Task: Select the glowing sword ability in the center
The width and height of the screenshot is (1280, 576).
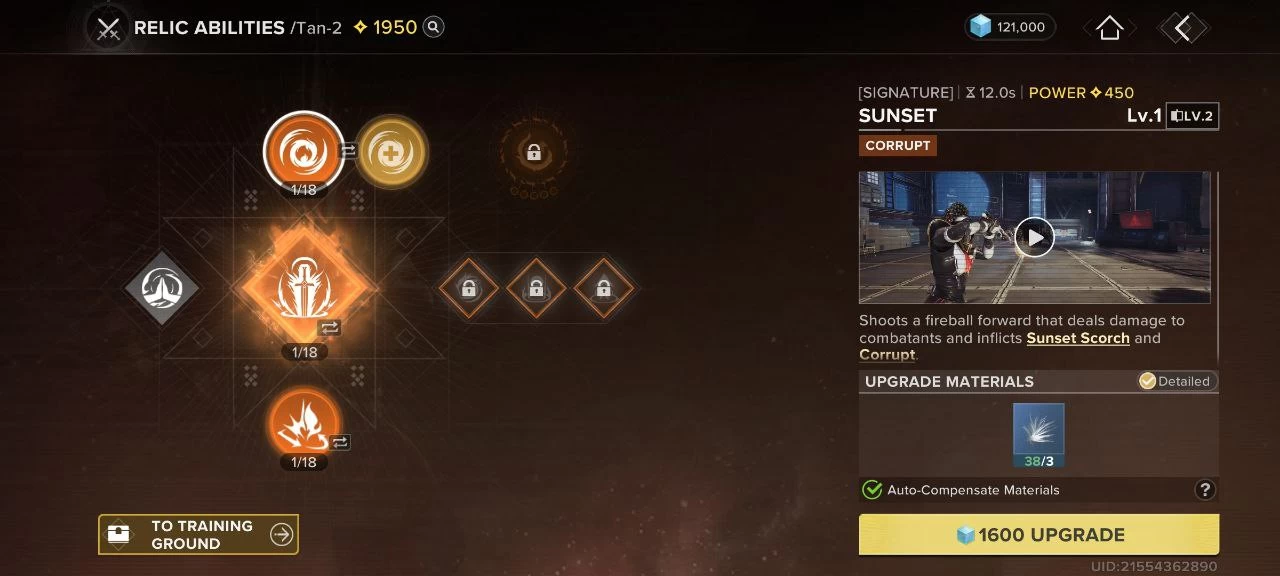Action: coord(304,288)
